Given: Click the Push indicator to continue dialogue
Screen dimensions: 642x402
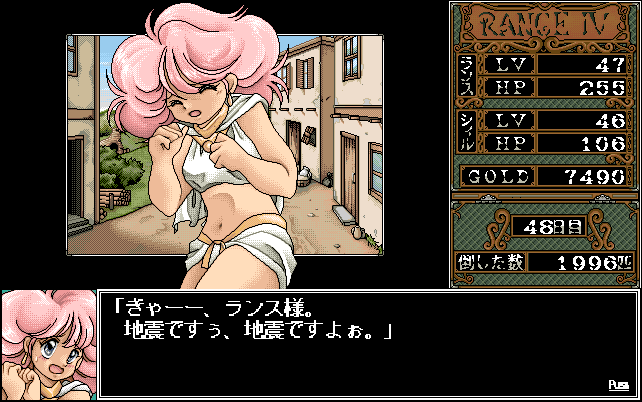Looking at the screenshot, I should (x=617, y=385).
